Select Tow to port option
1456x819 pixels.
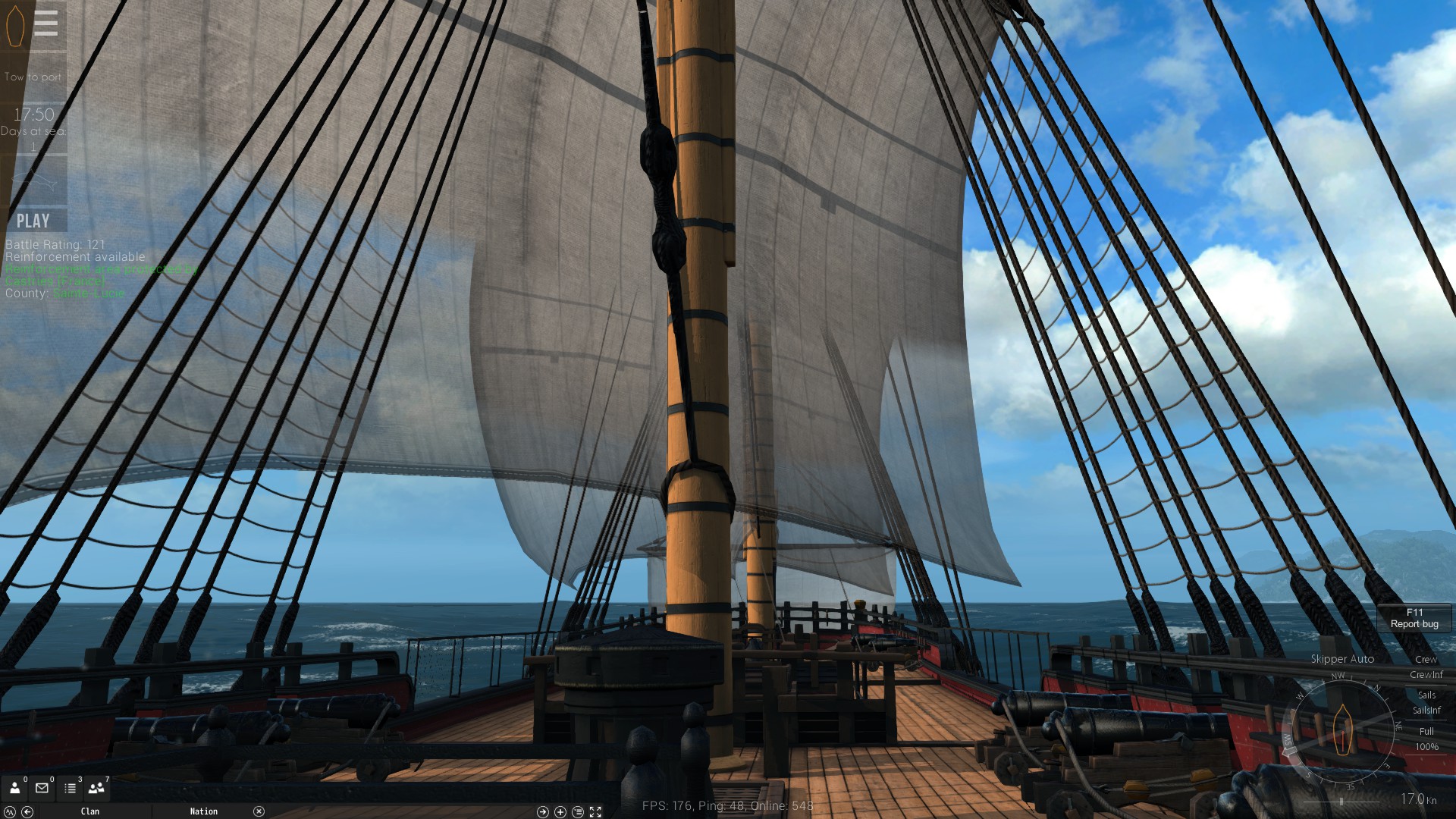[31, 76]
